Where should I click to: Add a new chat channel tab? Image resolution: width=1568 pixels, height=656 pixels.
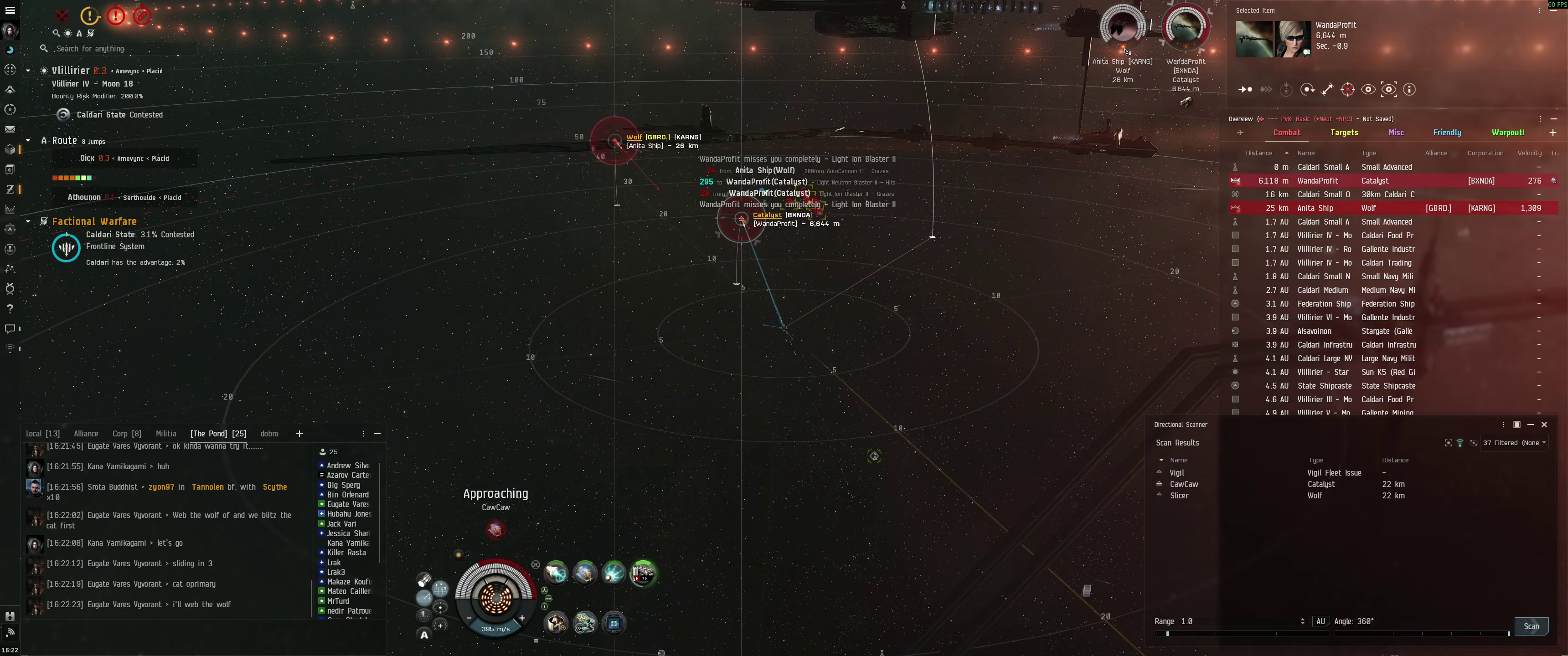[x=299, y=434]
